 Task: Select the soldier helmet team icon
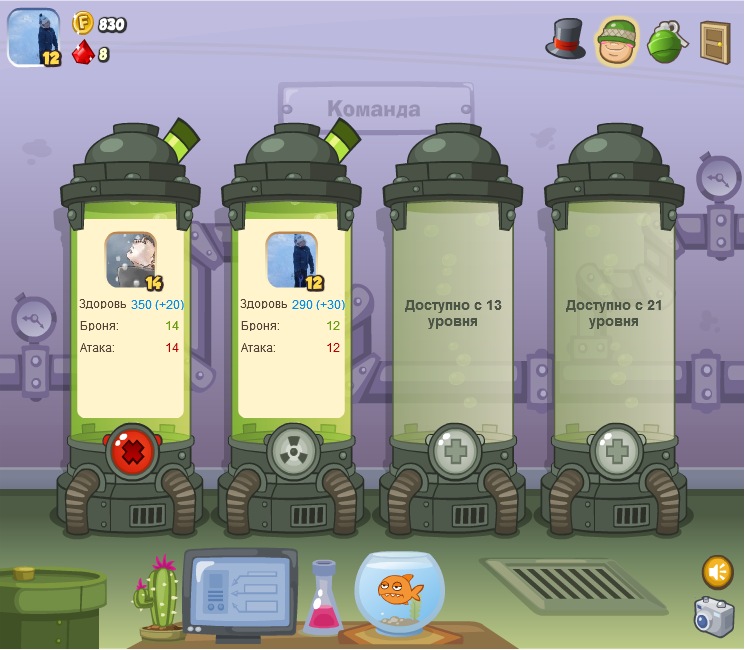617,41
